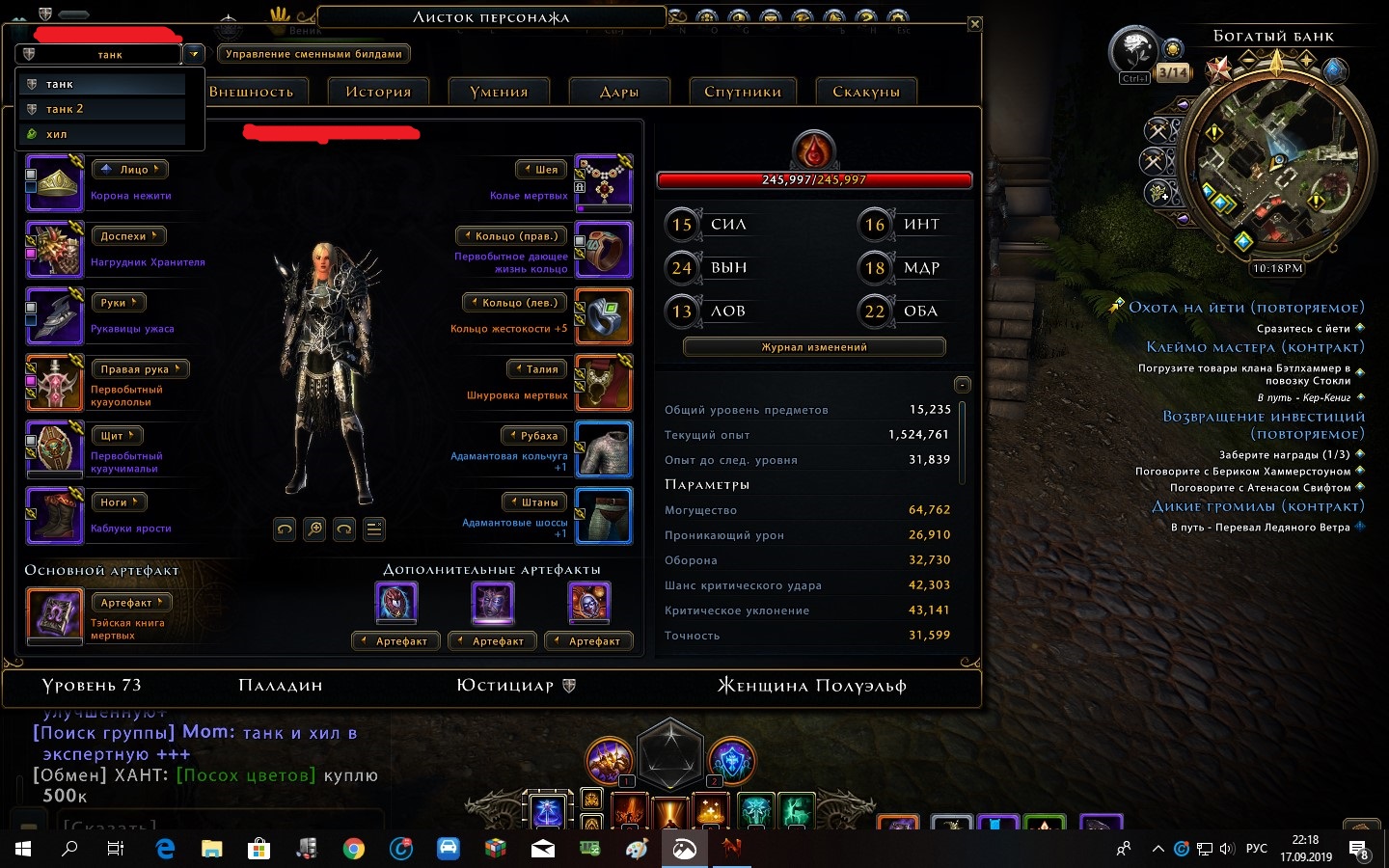Click the Кольцо жестокости +5 ring icon
The height and width of the screenshot is (868, 1389).
(604, 316)
